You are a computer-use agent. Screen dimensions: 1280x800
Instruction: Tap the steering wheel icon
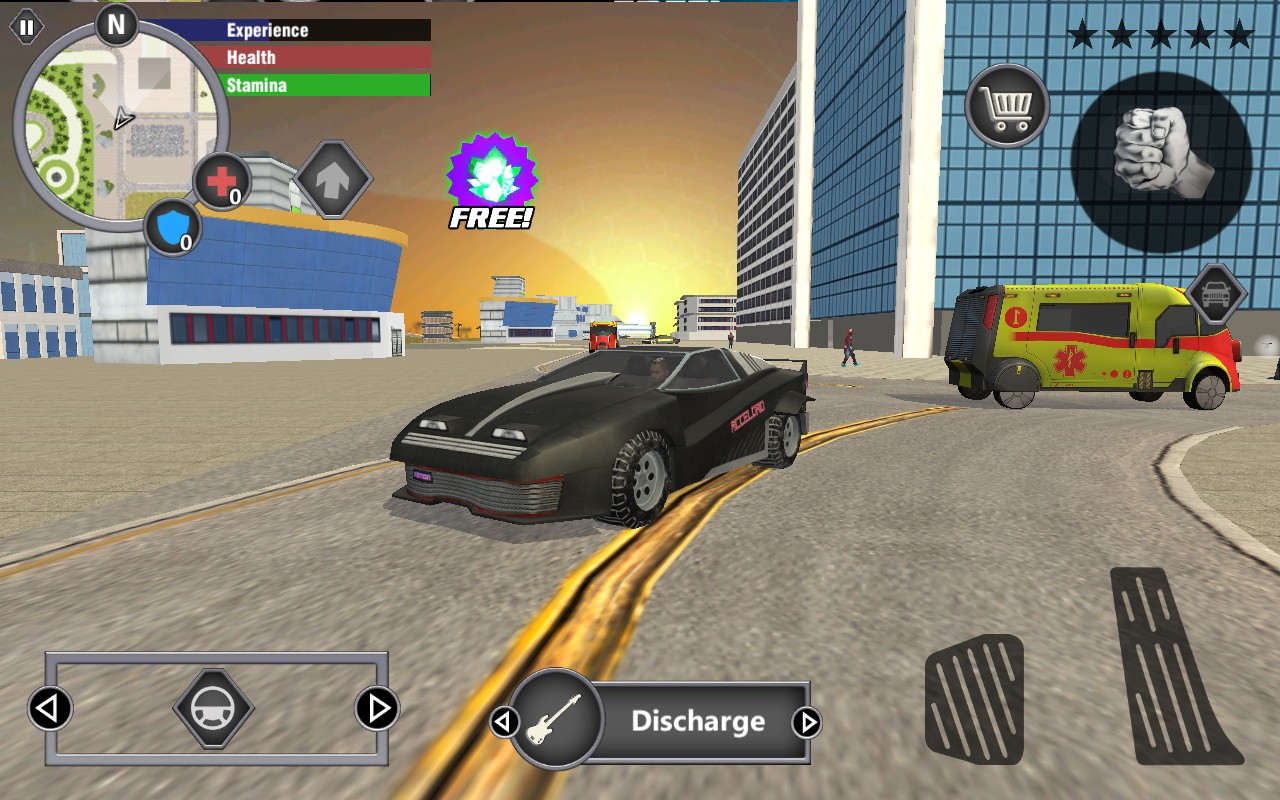[213, 709]
